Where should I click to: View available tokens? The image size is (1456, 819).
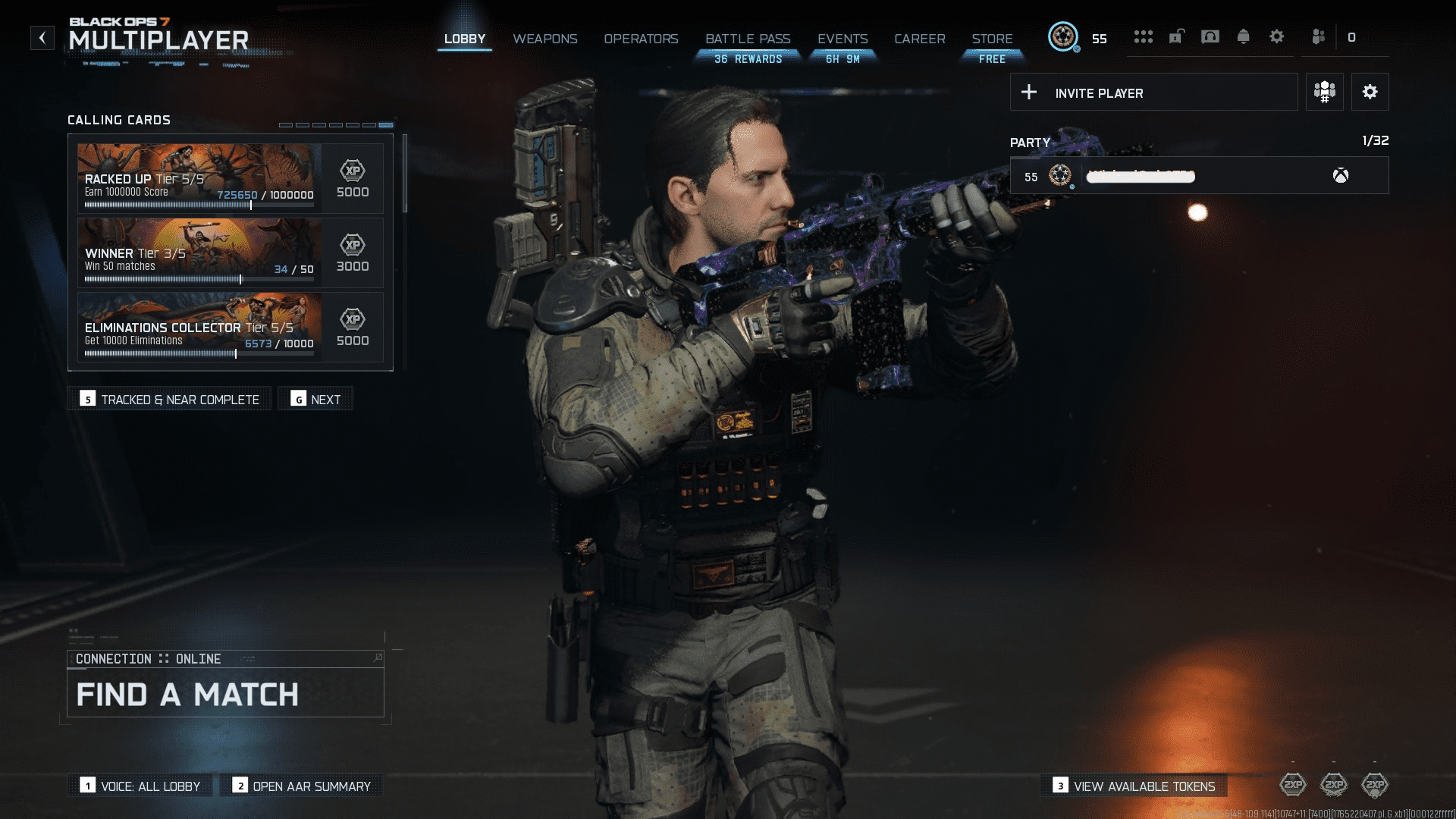[1134, 786]
